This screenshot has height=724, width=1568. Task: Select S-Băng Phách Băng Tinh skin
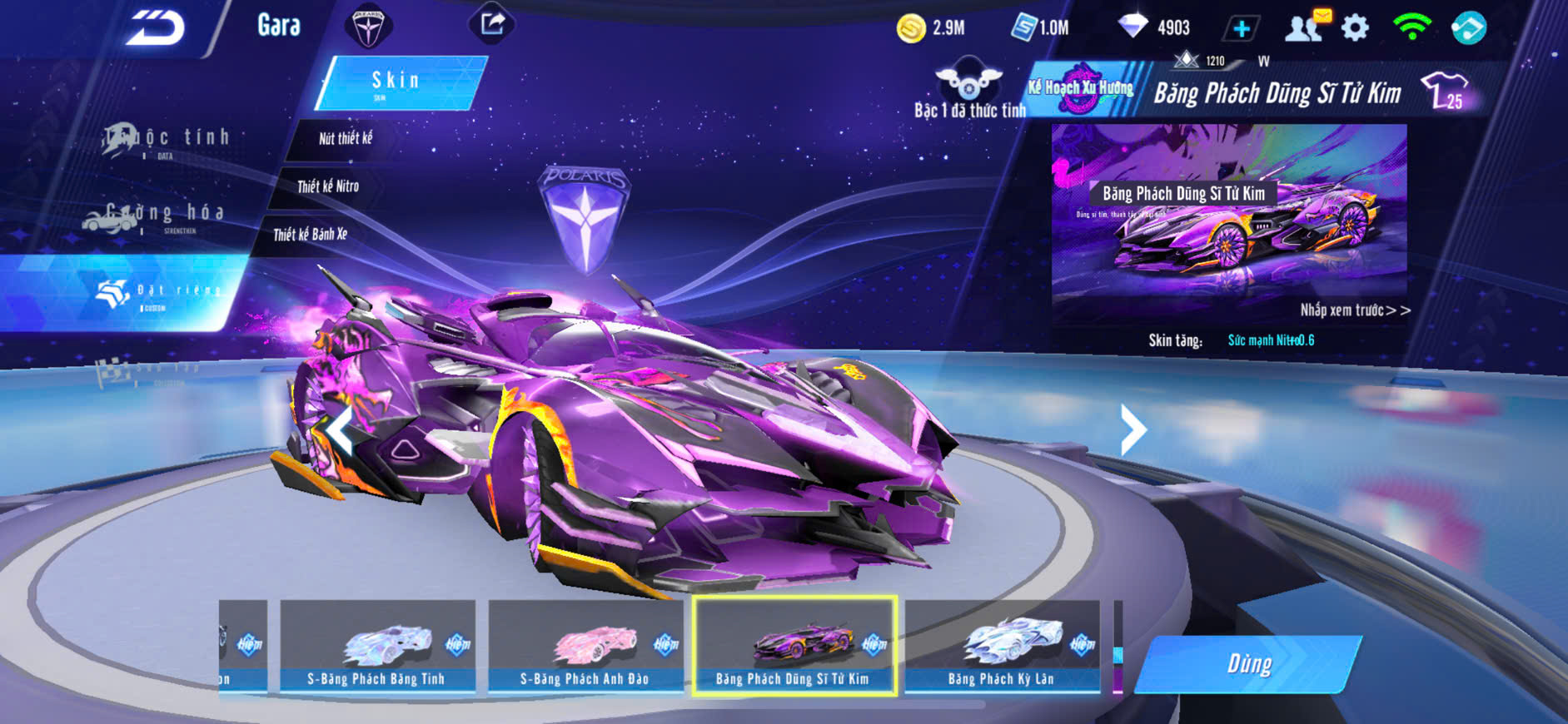coord(377,647)
